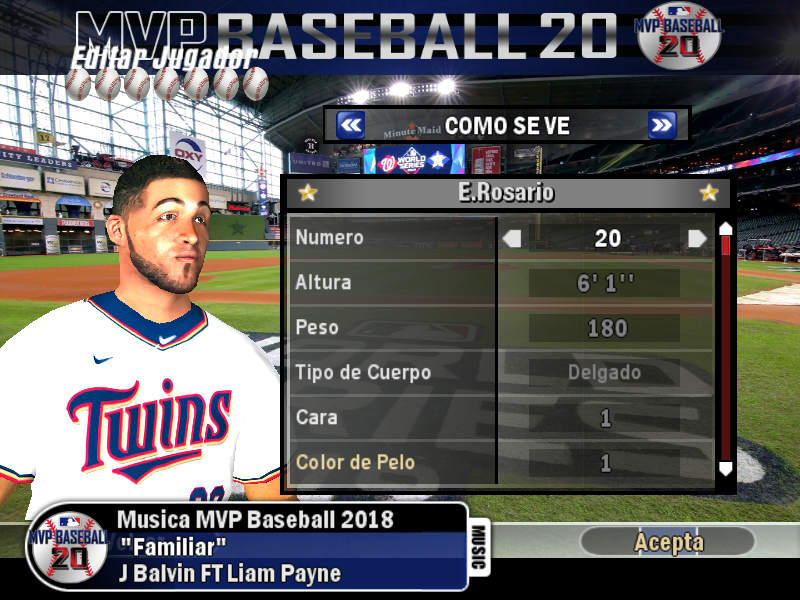Click the E.Rosario player name header
This screenshot has width=800, height=600.
(507, 193)
